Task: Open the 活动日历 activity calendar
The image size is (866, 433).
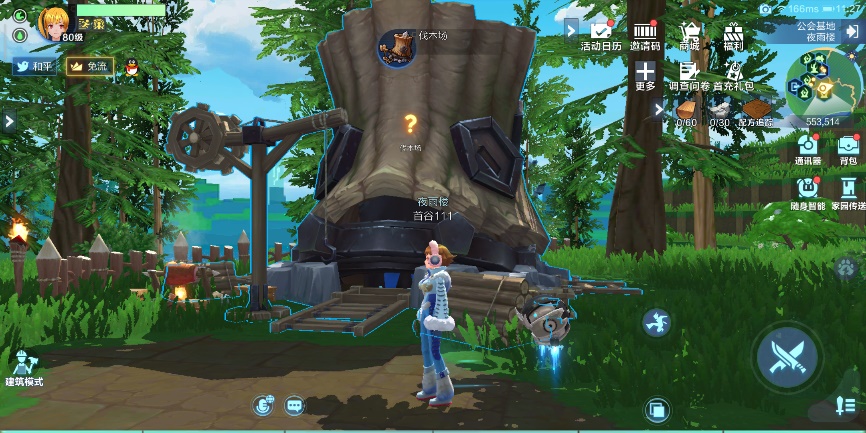Action: pyautogui.click(x=600, y=36)
